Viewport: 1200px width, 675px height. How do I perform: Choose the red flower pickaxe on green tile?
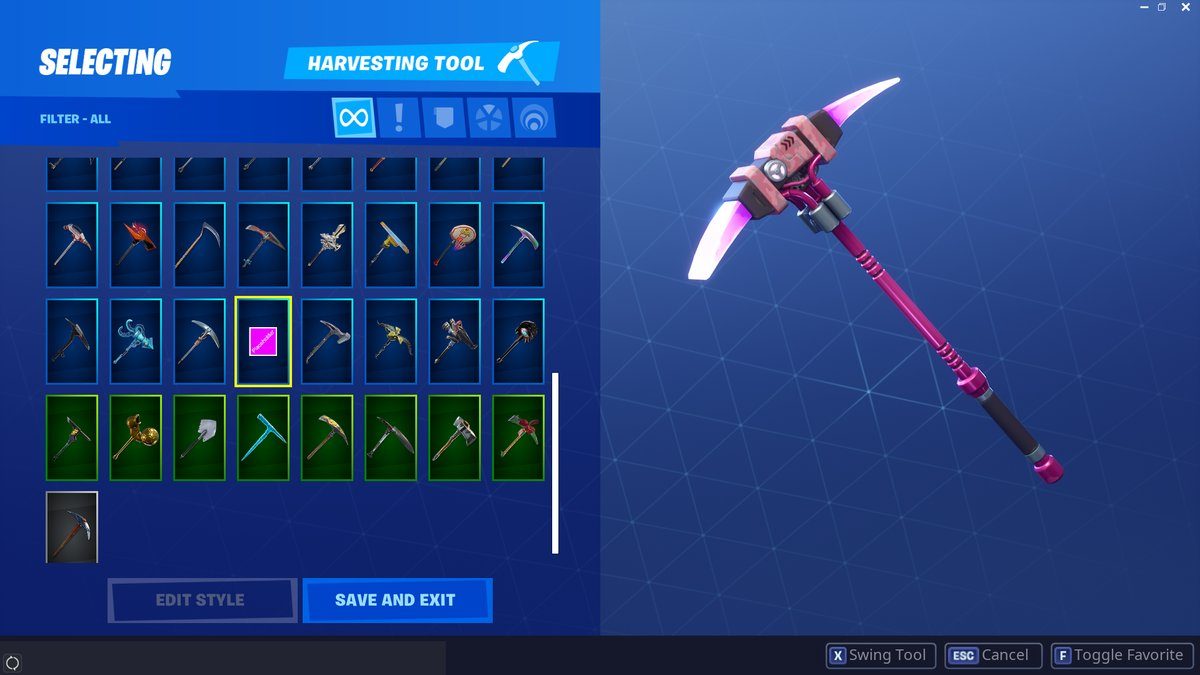coord(518,438)
